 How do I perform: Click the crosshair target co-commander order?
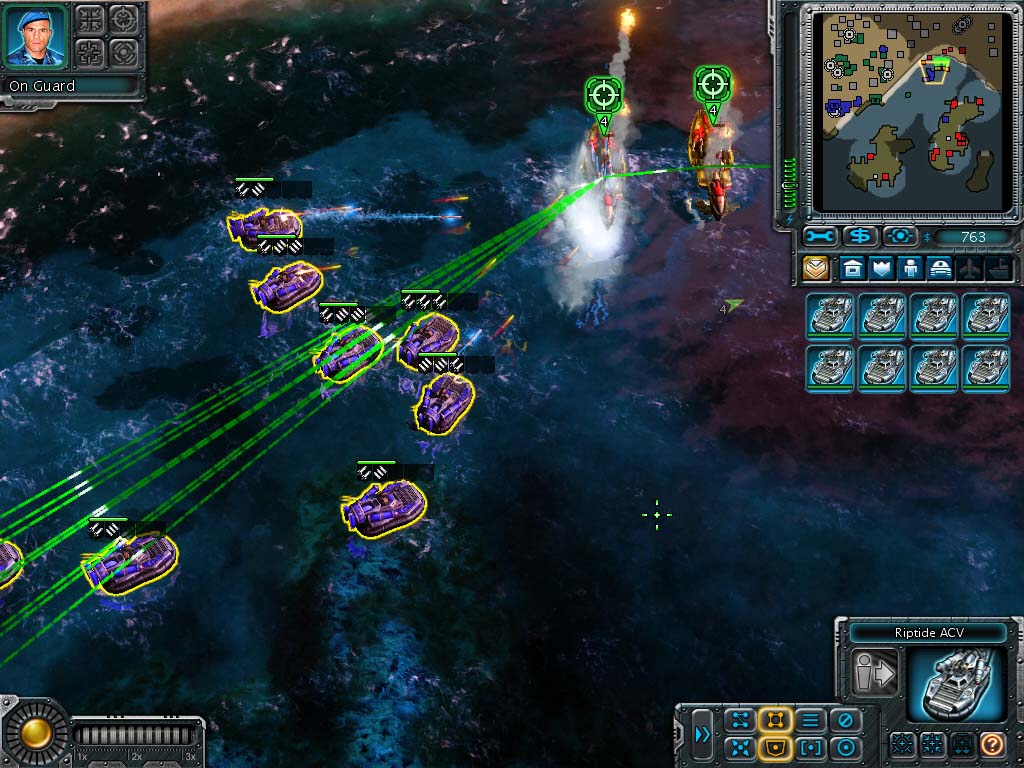pyautogui.click(x=124, y=19)
